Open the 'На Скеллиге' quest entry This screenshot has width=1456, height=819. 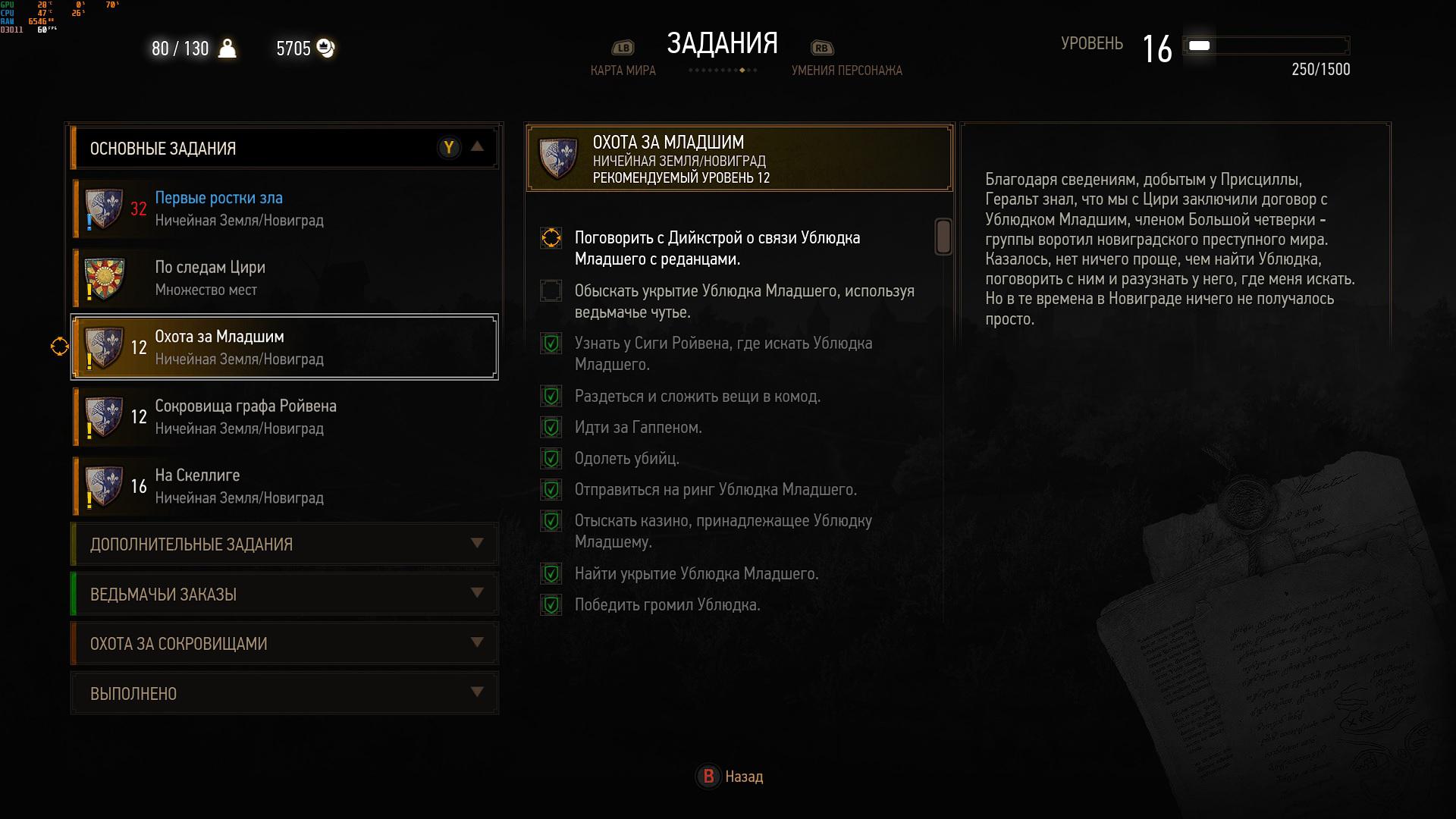click(284, 486)
